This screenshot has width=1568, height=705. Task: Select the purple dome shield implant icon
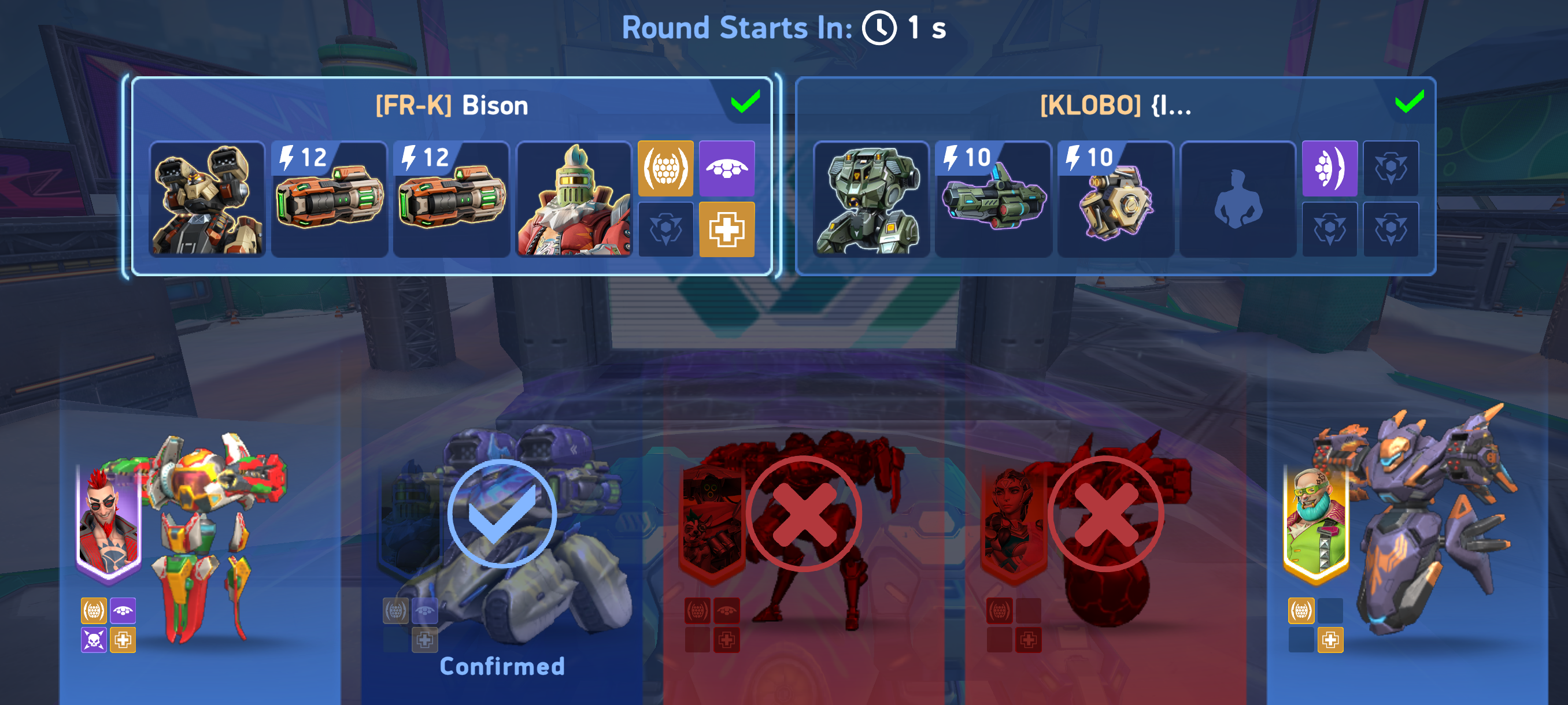(x=727, y=169)
